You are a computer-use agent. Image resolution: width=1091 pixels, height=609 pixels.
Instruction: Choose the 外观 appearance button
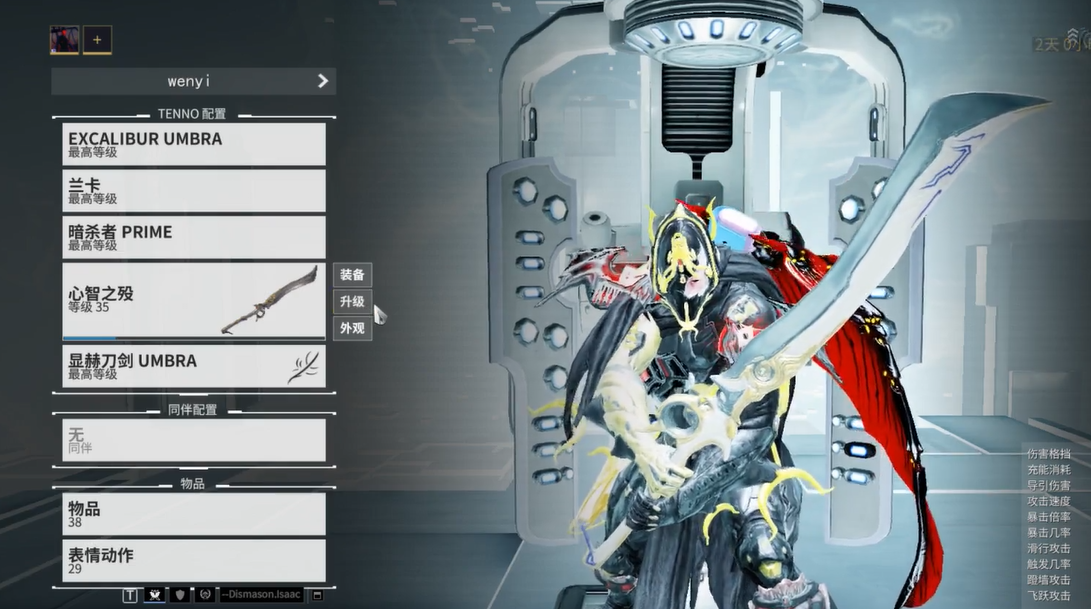click(352, 328)
